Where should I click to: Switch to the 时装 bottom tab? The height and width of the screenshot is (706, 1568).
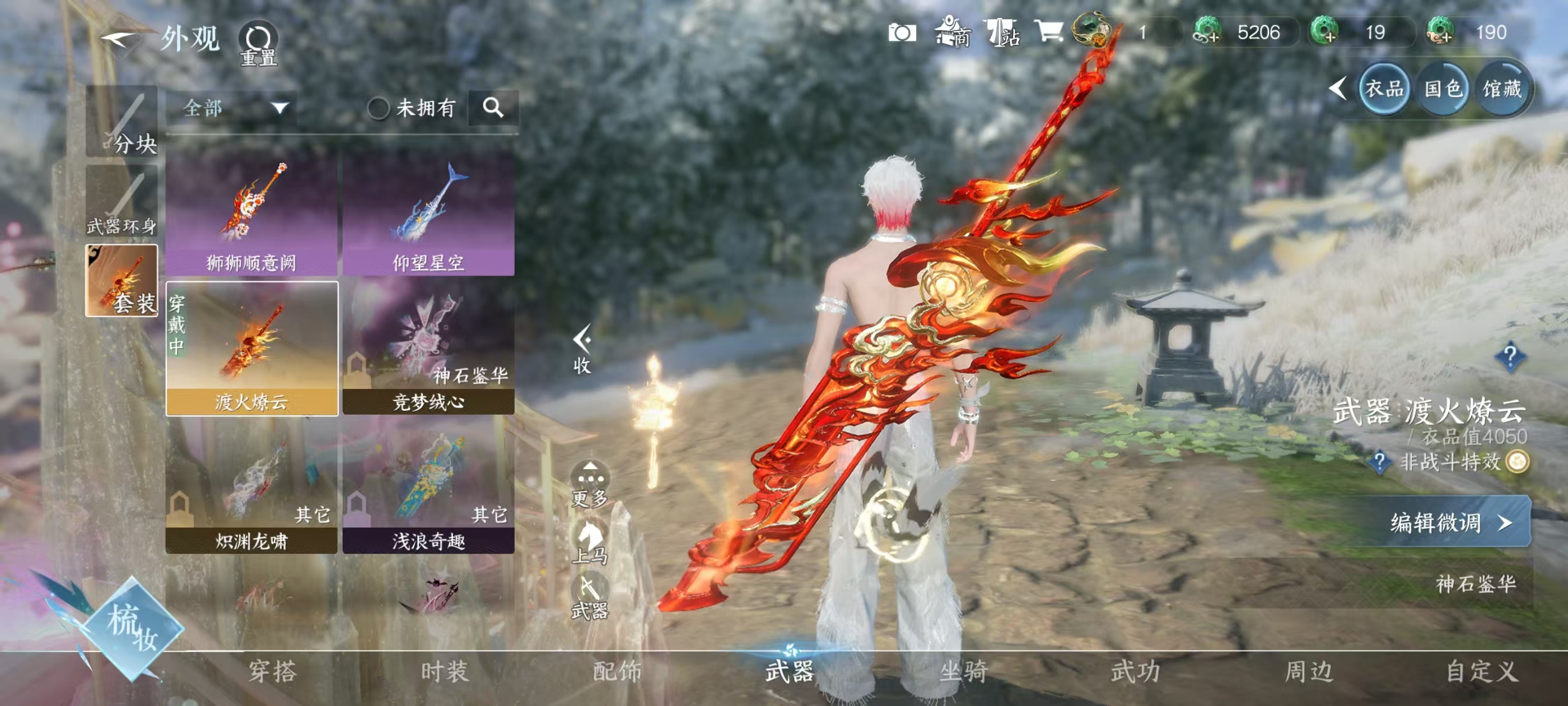444,671
